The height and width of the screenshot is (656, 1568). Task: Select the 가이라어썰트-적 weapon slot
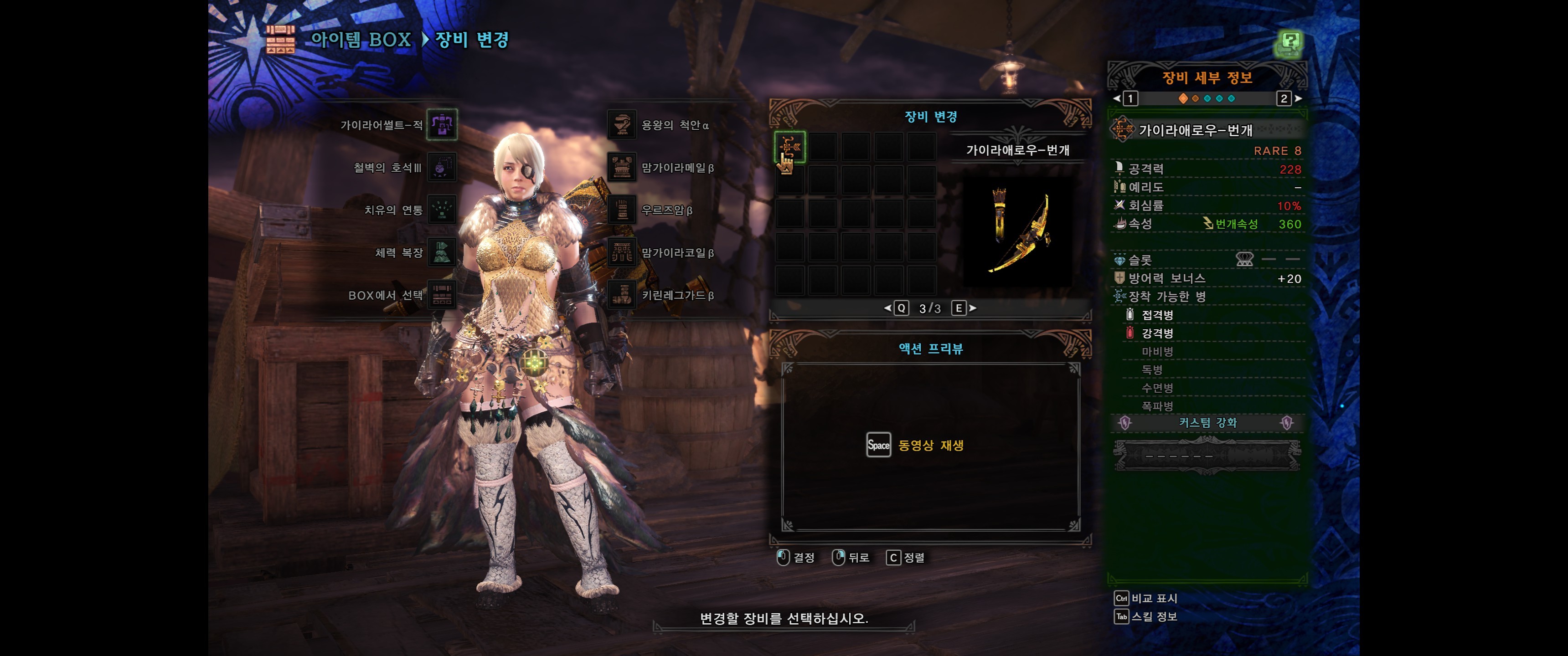click(x=442, y=125)
